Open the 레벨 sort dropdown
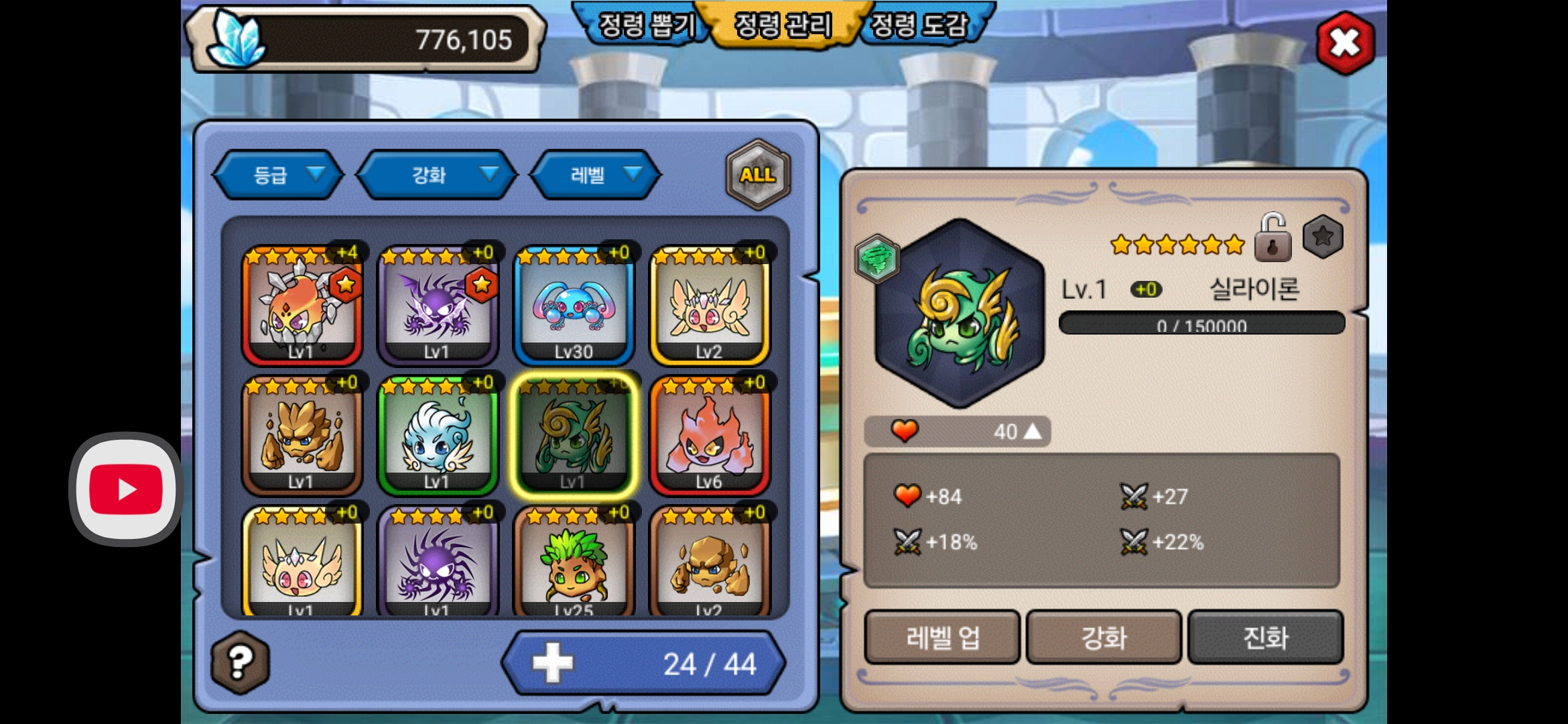The image size is (1568, 724). 596,175
